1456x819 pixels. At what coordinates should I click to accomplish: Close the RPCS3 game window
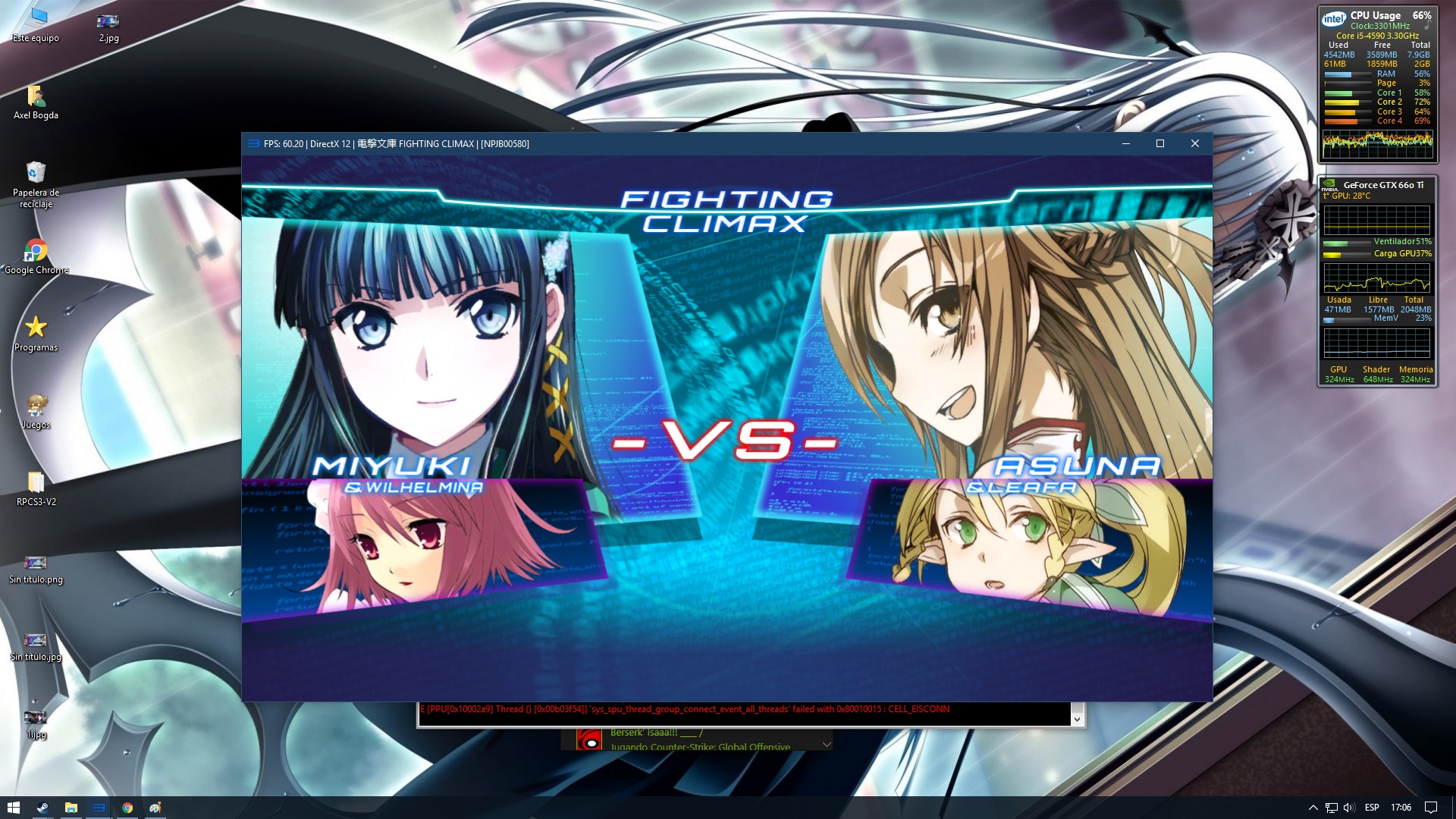click(1195, 144)
